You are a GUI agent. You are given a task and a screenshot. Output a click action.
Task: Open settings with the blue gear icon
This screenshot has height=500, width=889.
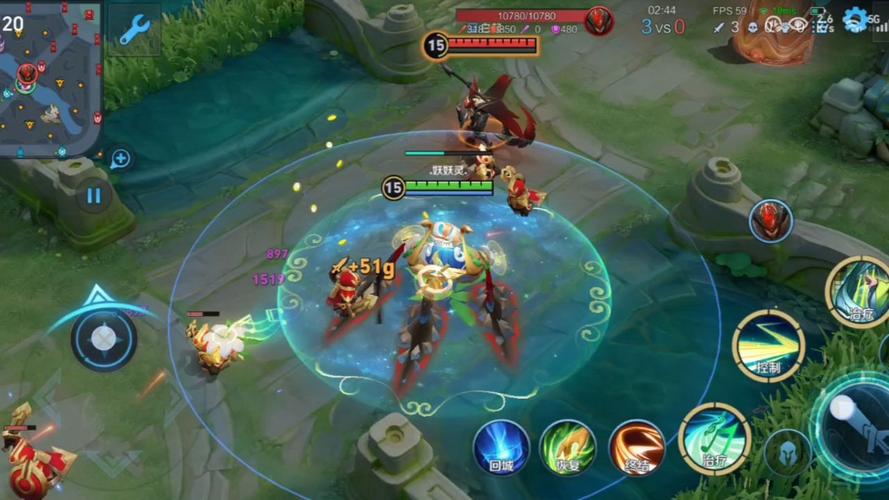point(854,19)
